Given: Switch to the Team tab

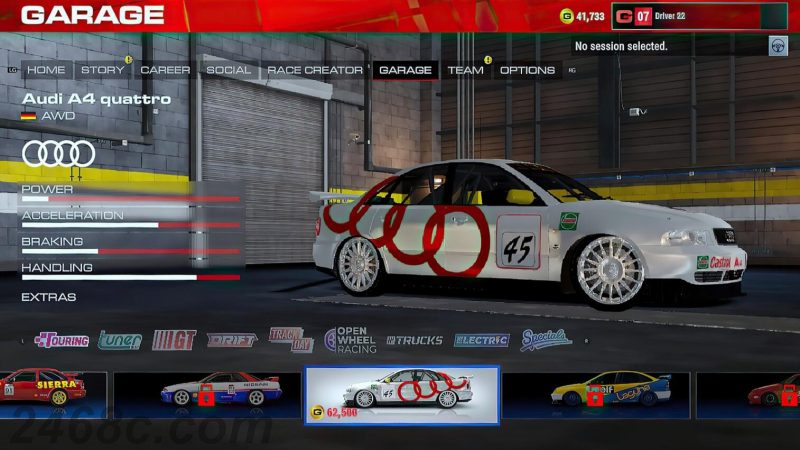Looking at the screenshot, I should (465, 70).
